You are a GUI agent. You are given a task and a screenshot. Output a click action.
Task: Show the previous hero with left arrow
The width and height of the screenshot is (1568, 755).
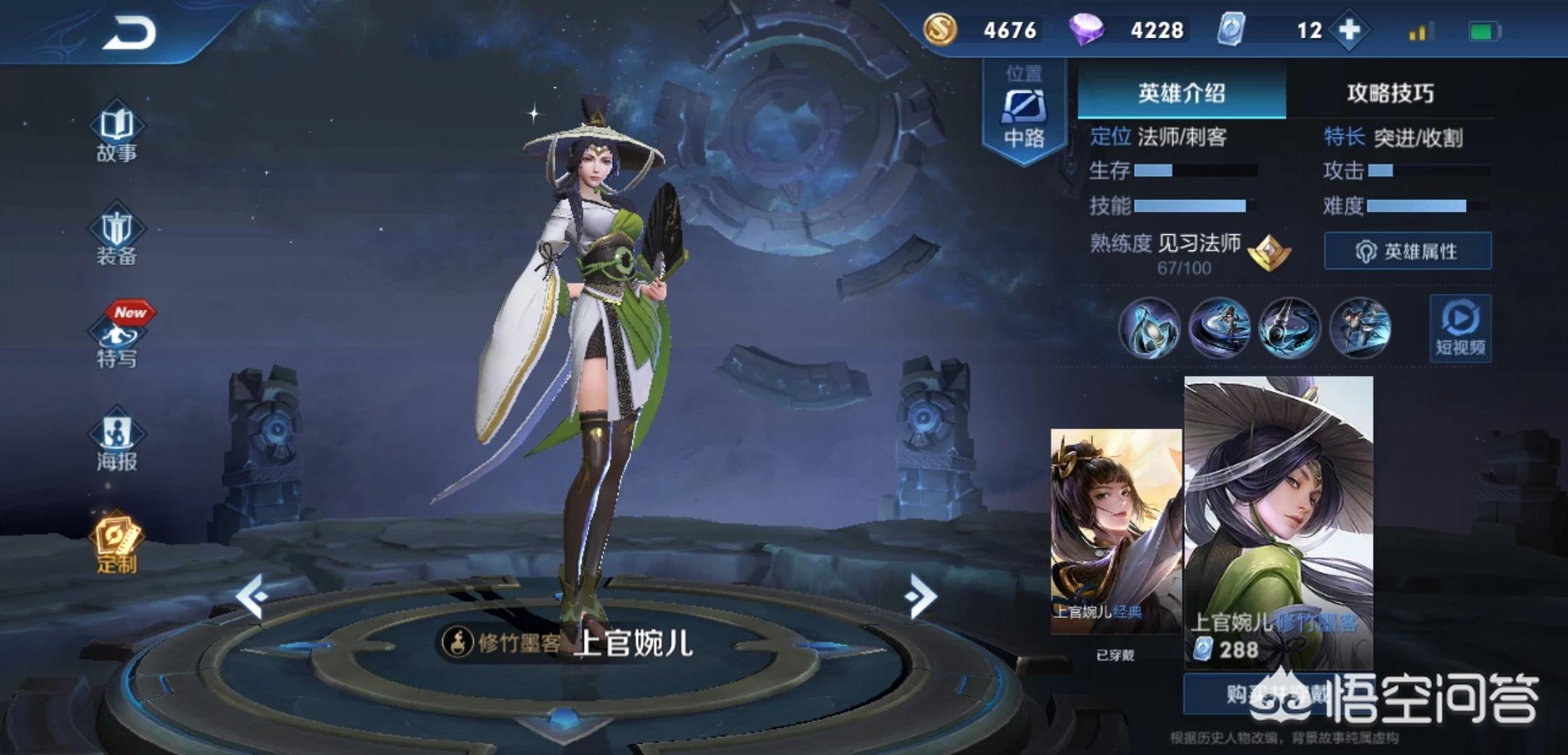coord(251,596)
